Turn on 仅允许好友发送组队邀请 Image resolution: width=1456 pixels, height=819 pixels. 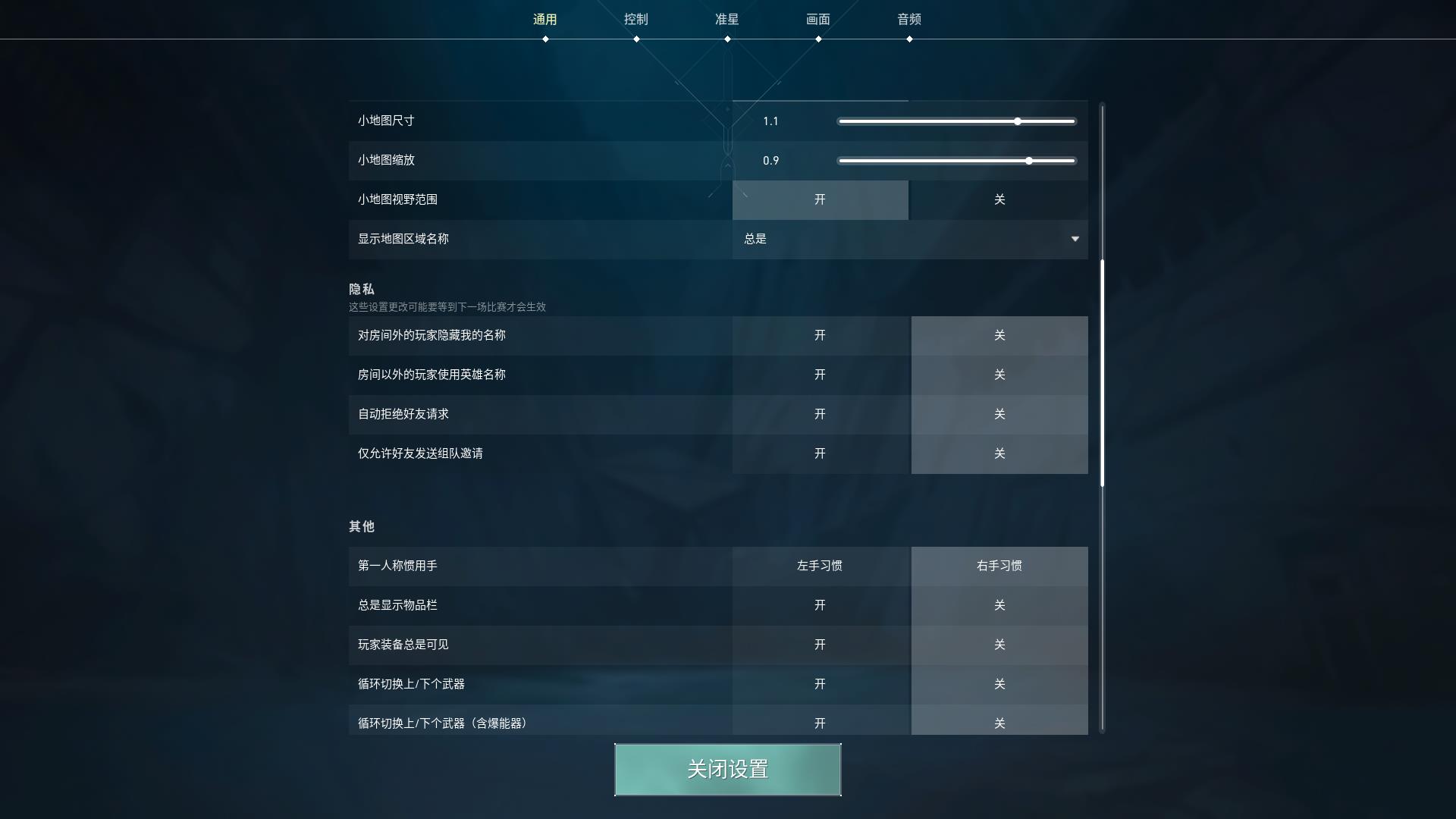821,454
